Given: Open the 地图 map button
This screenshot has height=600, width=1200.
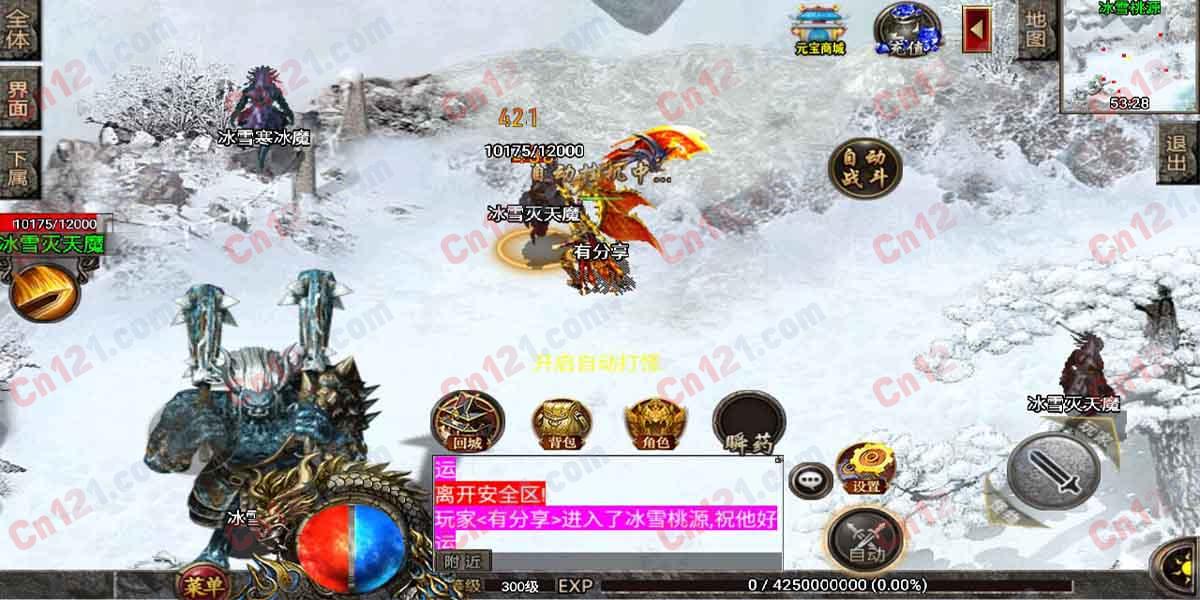Looking at the screenshot, I should point(1036,30).
